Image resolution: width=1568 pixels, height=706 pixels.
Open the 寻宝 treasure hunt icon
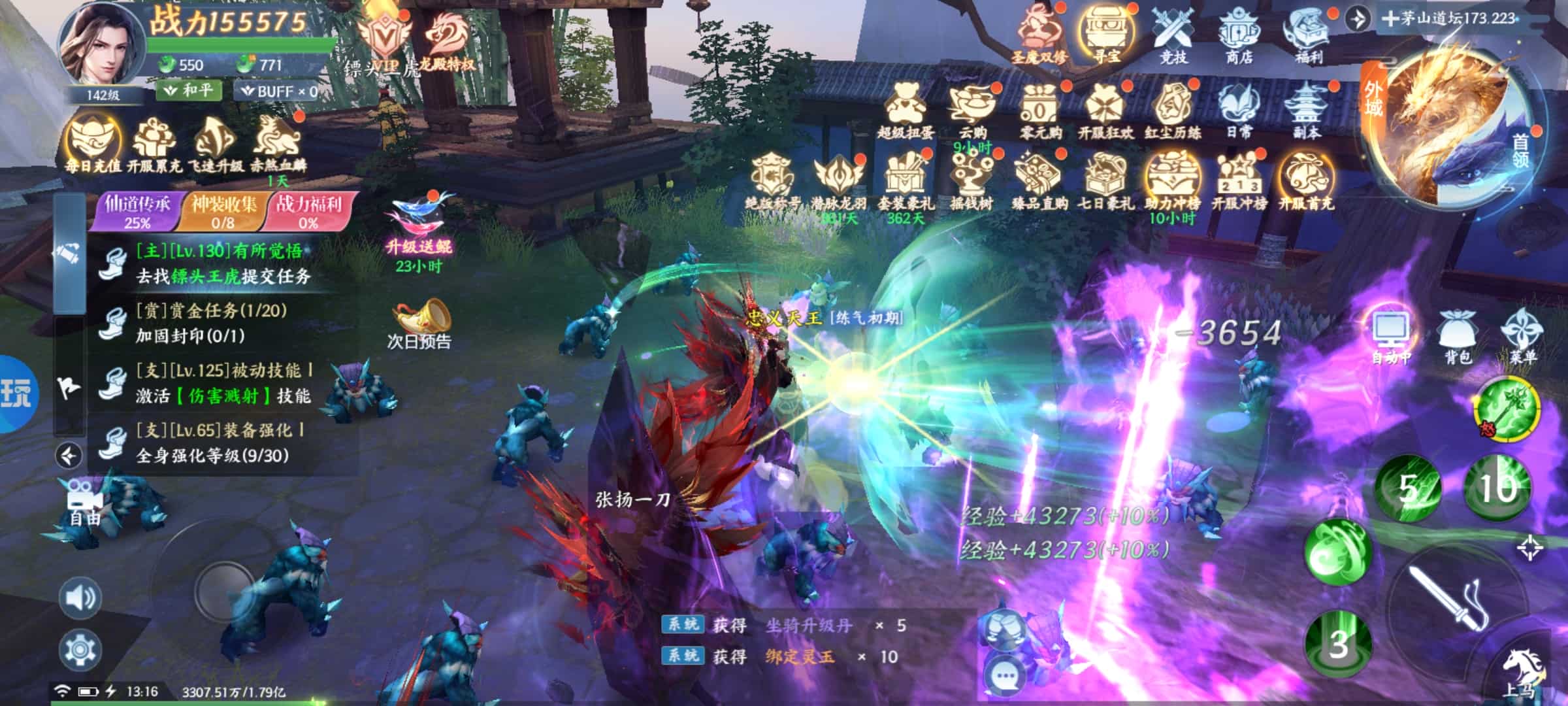pyautogui.click(x=1105, y=35)
